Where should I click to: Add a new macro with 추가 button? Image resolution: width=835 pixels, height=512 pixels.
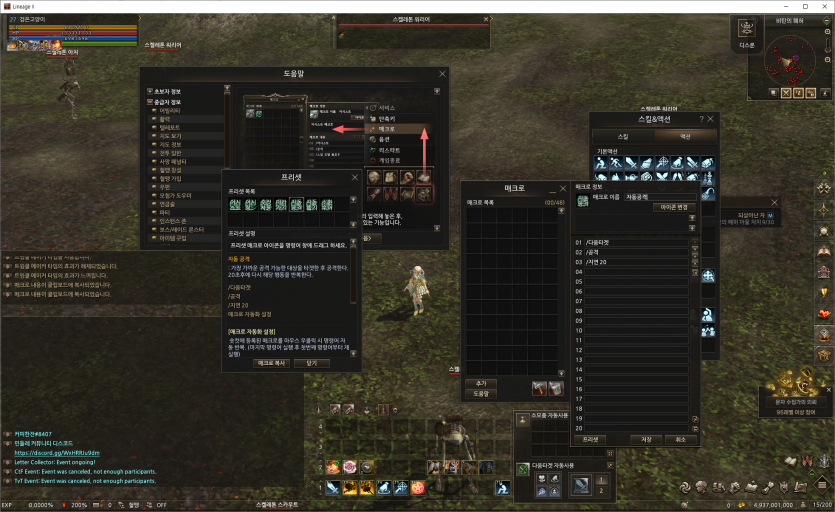coord(480,383)
